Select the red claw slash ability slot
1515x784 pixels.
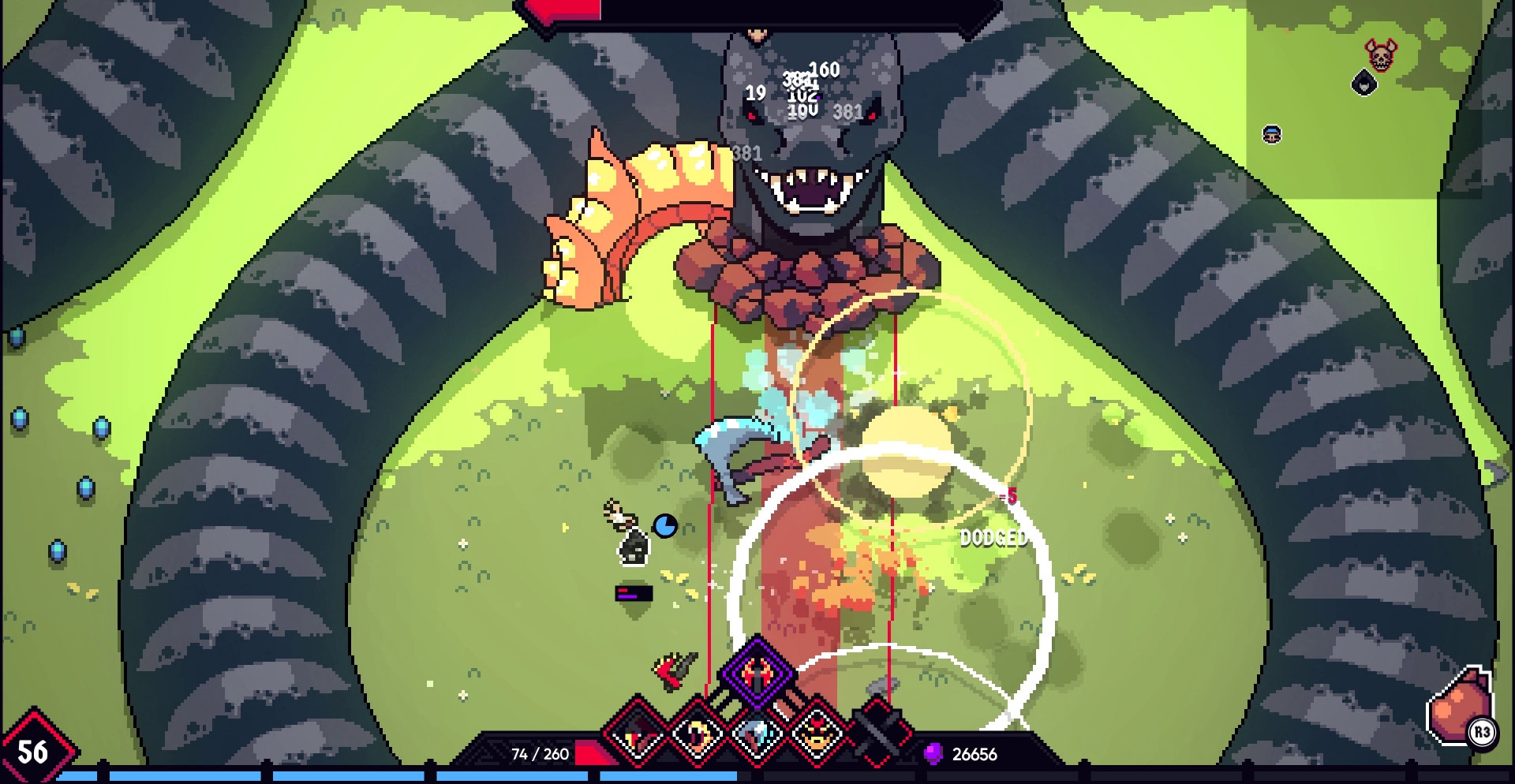tap(638, 734)
